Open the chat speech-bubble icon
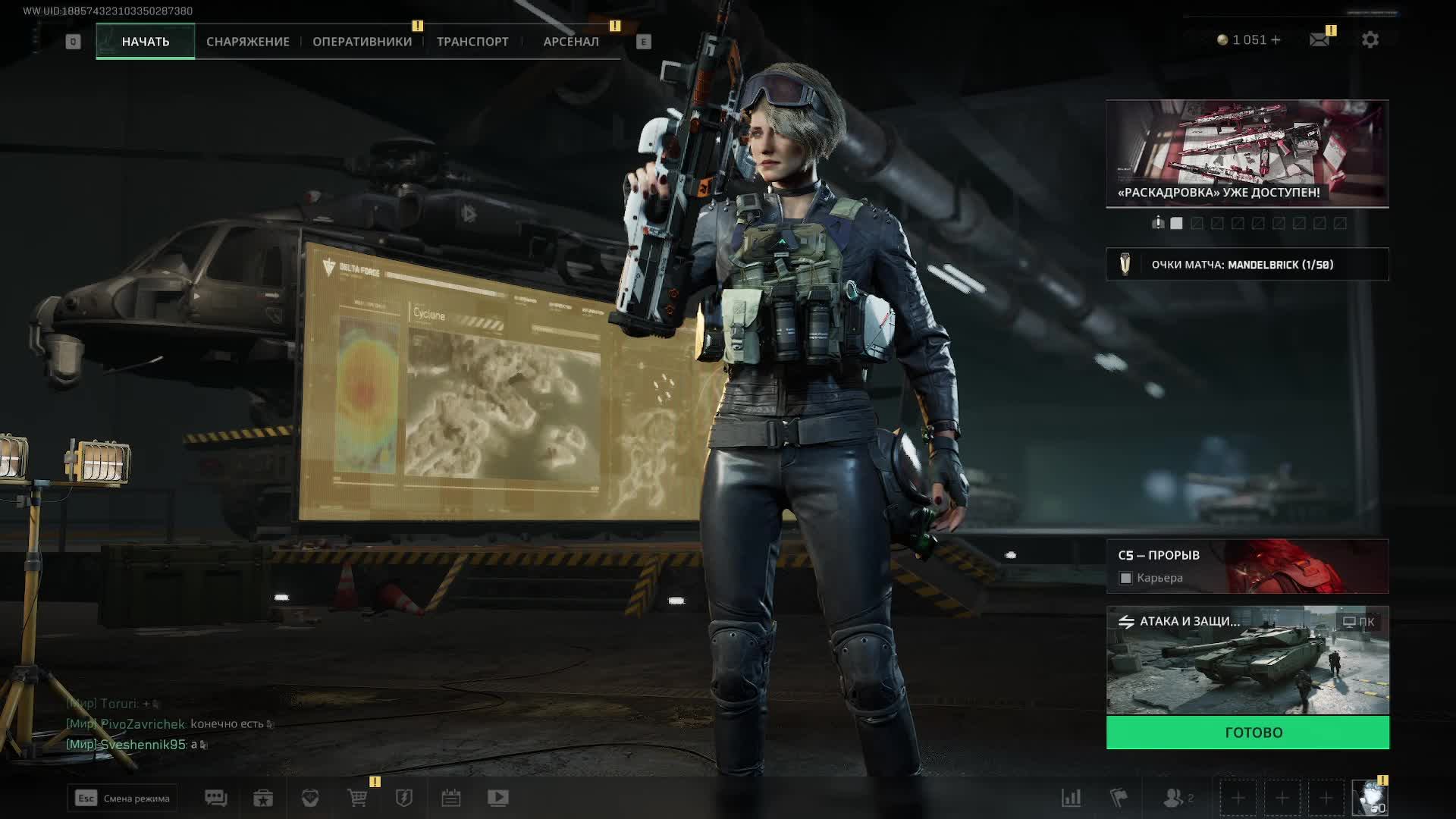 [x=215, y=798]
